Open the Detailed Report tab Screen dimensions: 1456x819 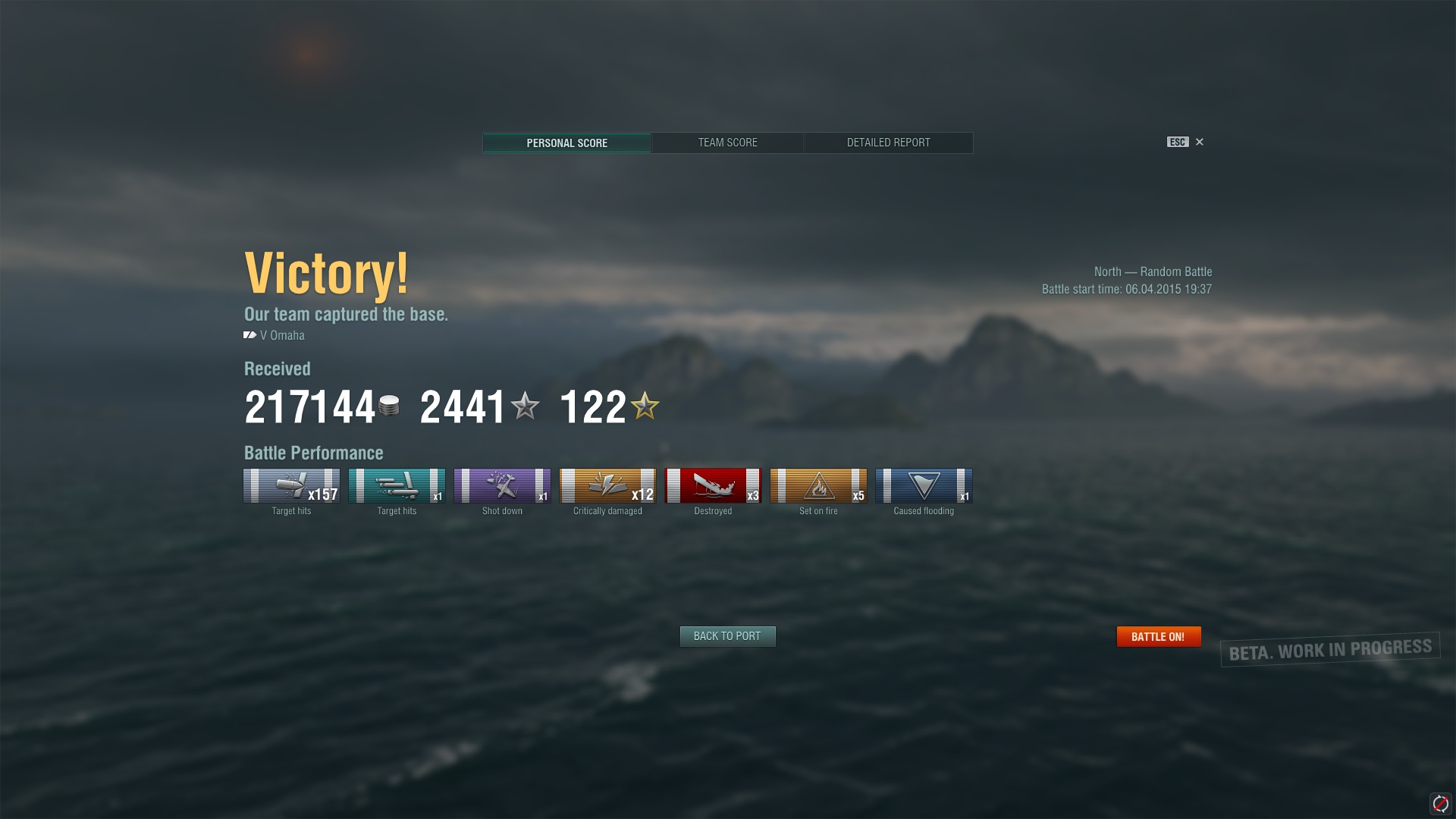click(x=888, y=143)
